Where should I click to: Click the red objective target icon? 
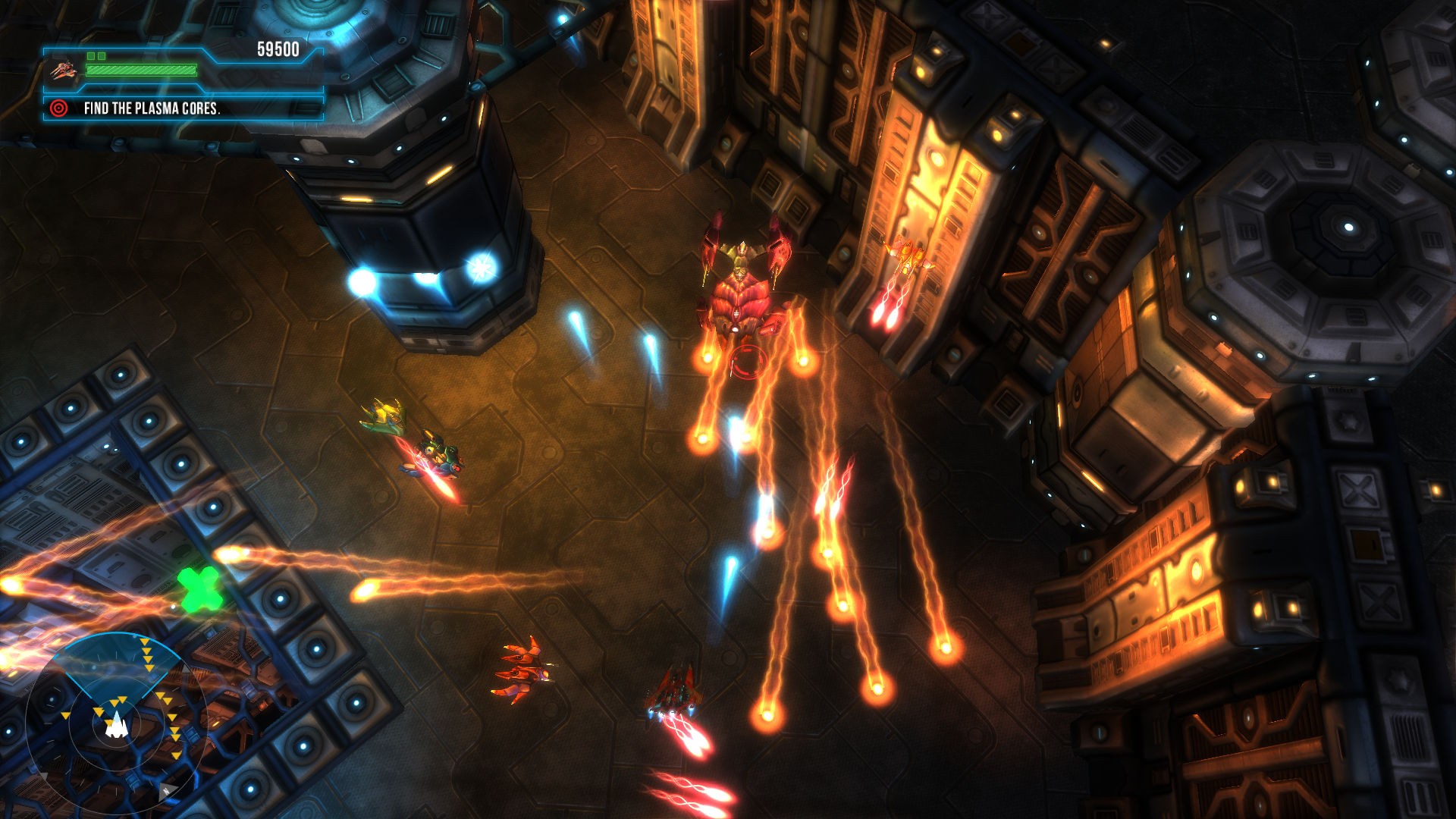(58, 108)
